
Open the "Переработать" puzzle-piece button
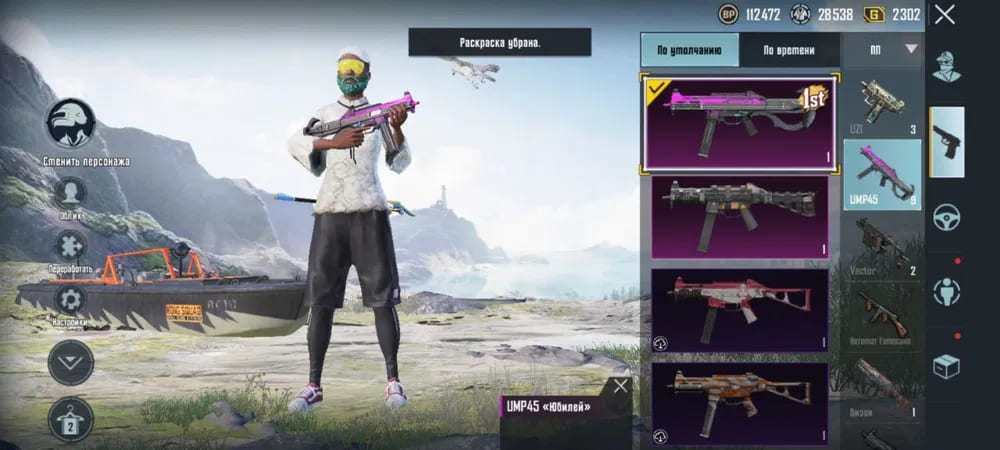70,246
